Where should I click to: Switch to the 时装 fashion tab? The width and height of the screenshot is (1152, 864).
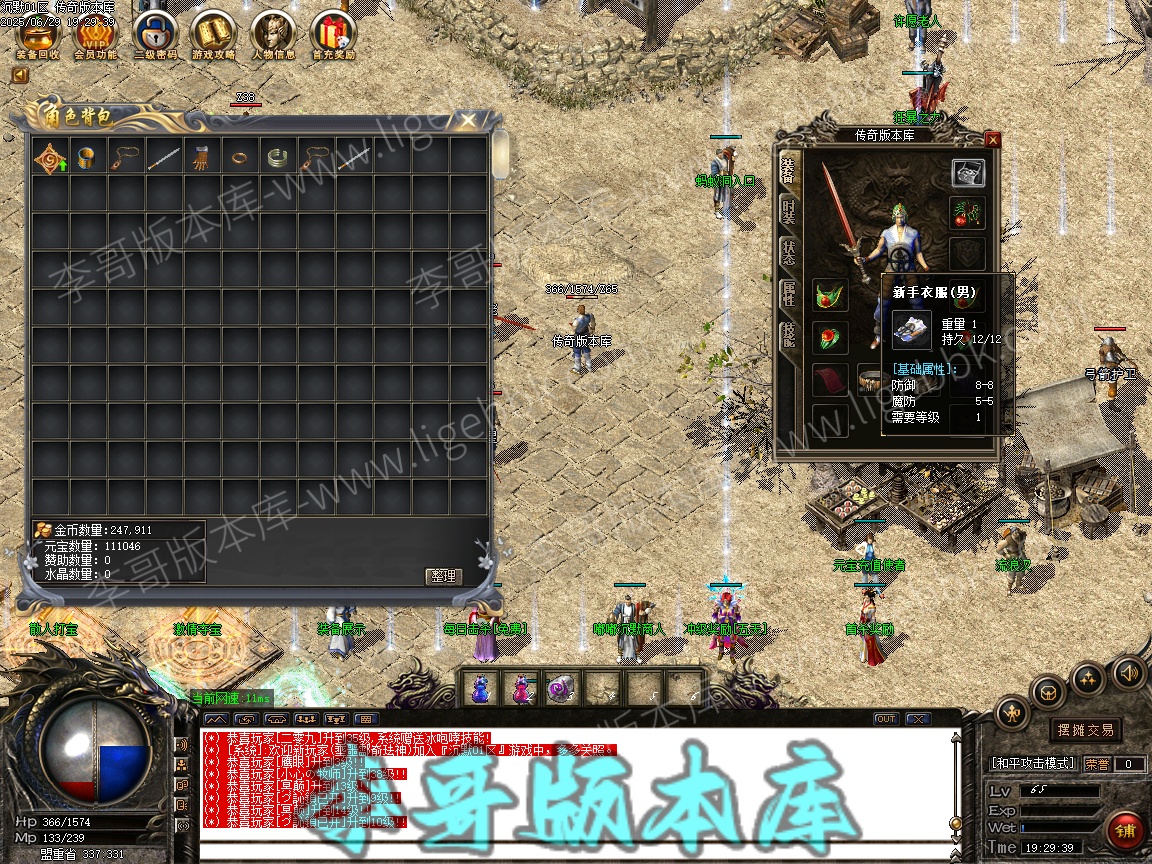(x=788, y=211)
